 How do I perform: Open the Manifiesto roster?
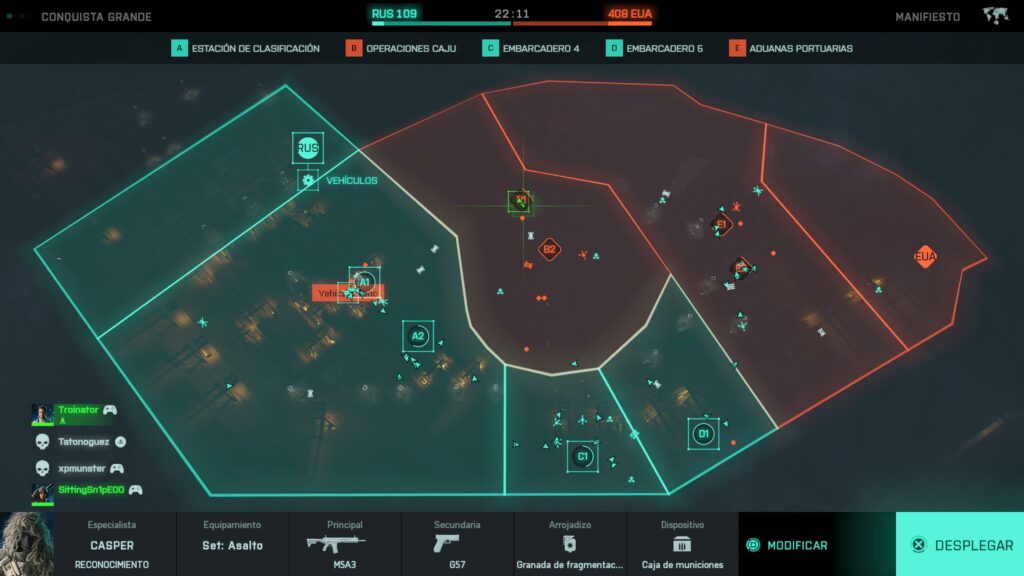(x=927, y=17)
